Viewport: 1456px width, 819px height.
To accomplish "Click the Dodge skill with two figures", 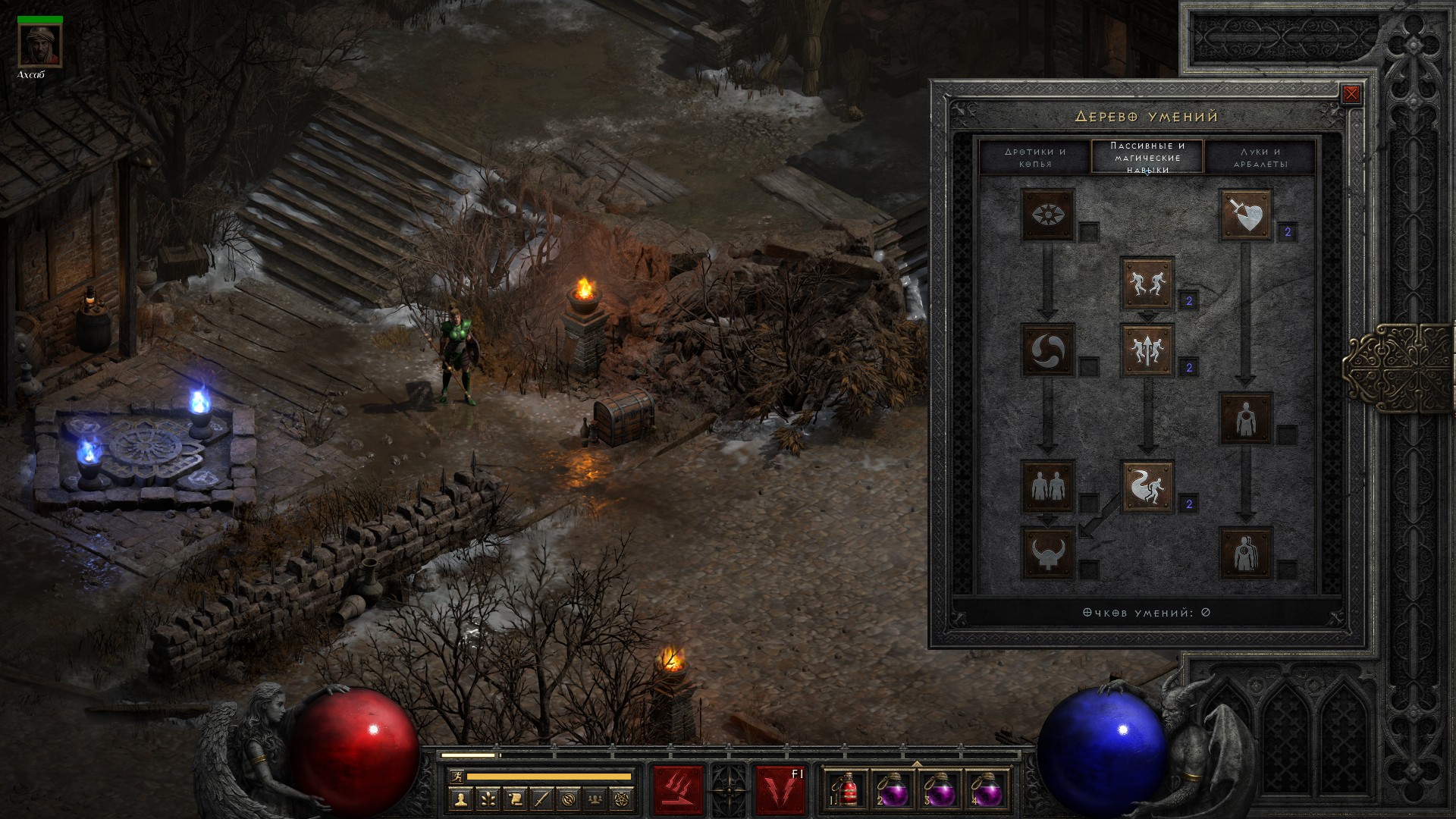I will pyautogui.click(x=1147, y=283).
